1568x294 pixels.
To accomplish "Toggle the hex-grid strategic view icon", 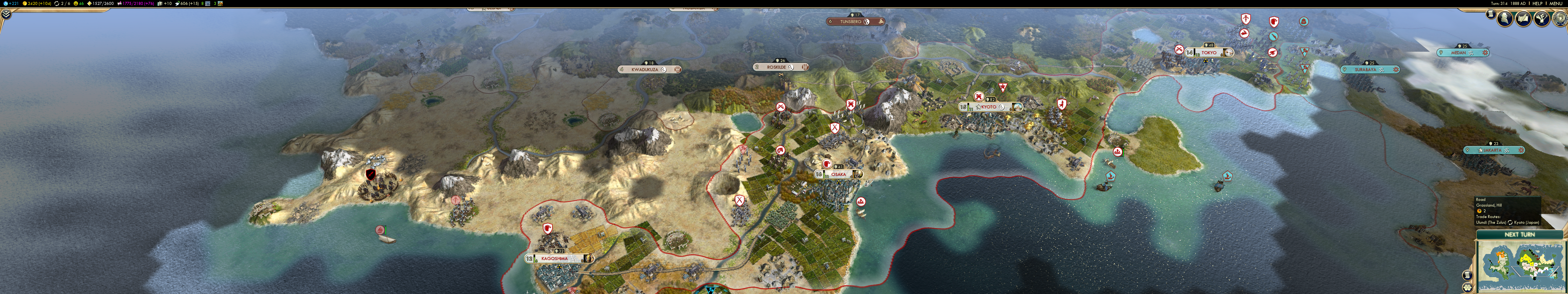I will coord(1467,287).
